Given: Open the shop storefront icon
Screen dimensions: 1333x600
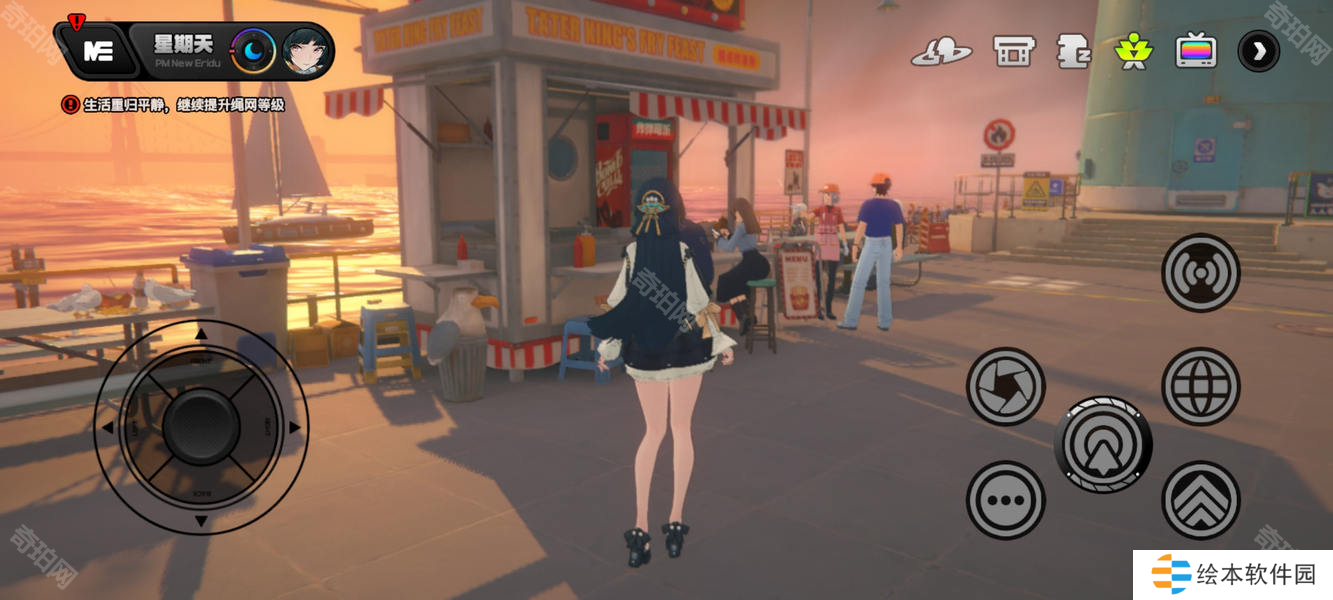Looking at the screenshot, I should [x=1013, y=51].
